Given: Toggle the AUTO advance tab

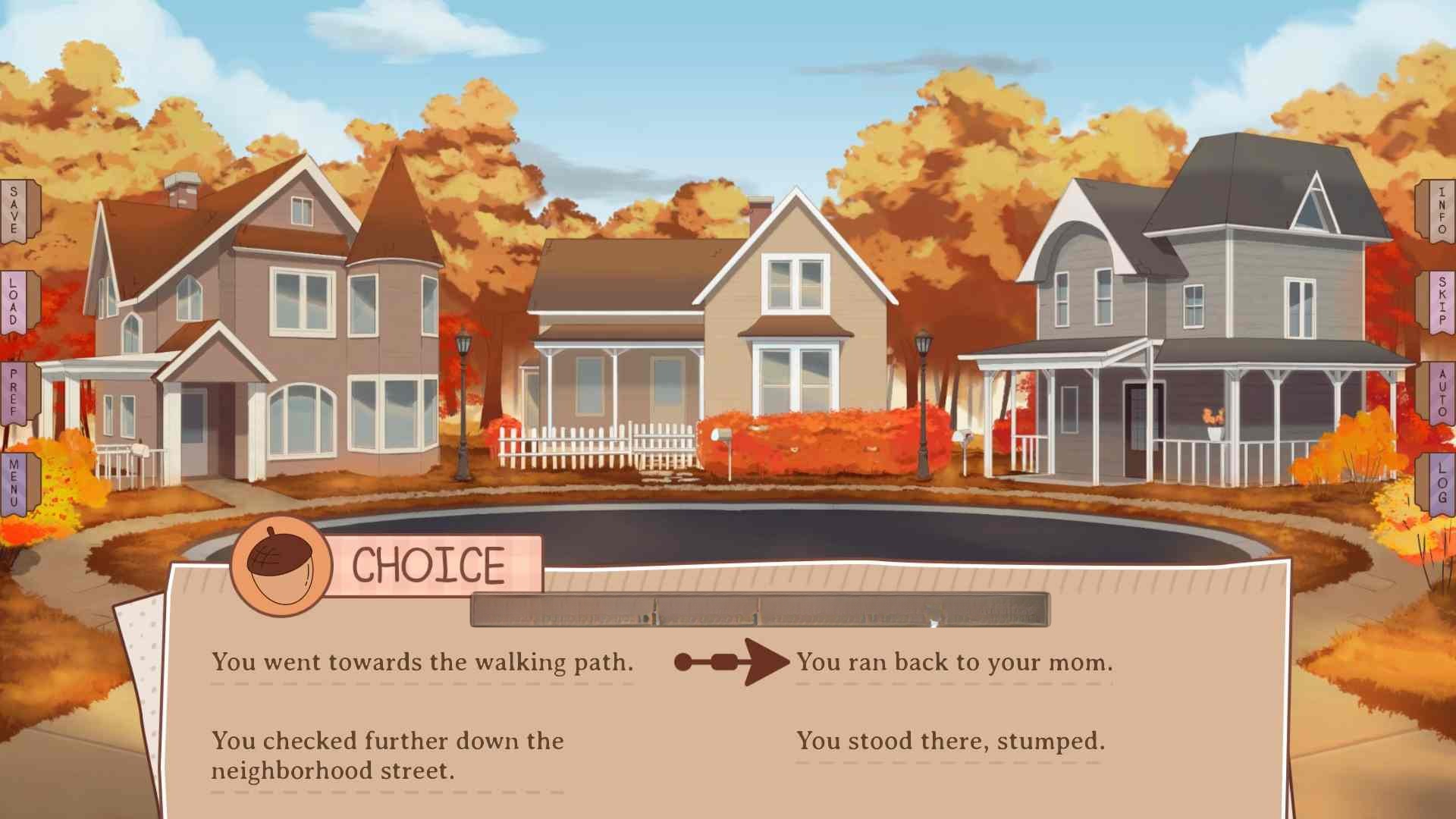Looking at the screenshot, I should coord(1440,393).
